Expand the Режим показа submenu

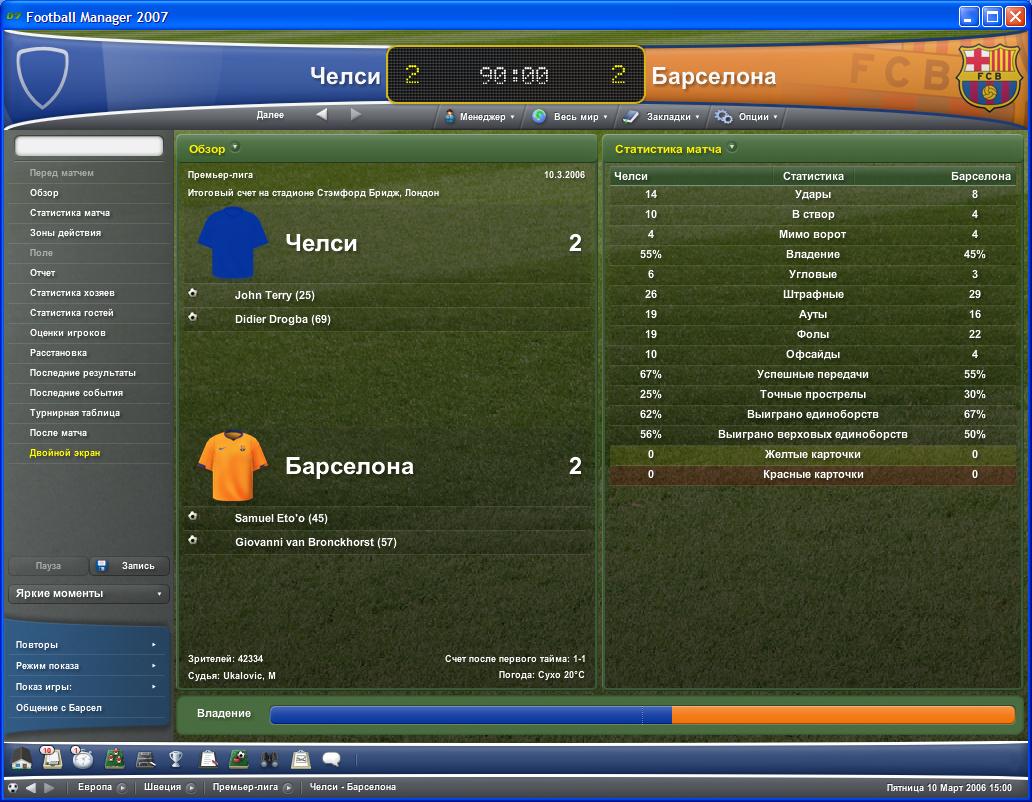(x=87, y=666)
